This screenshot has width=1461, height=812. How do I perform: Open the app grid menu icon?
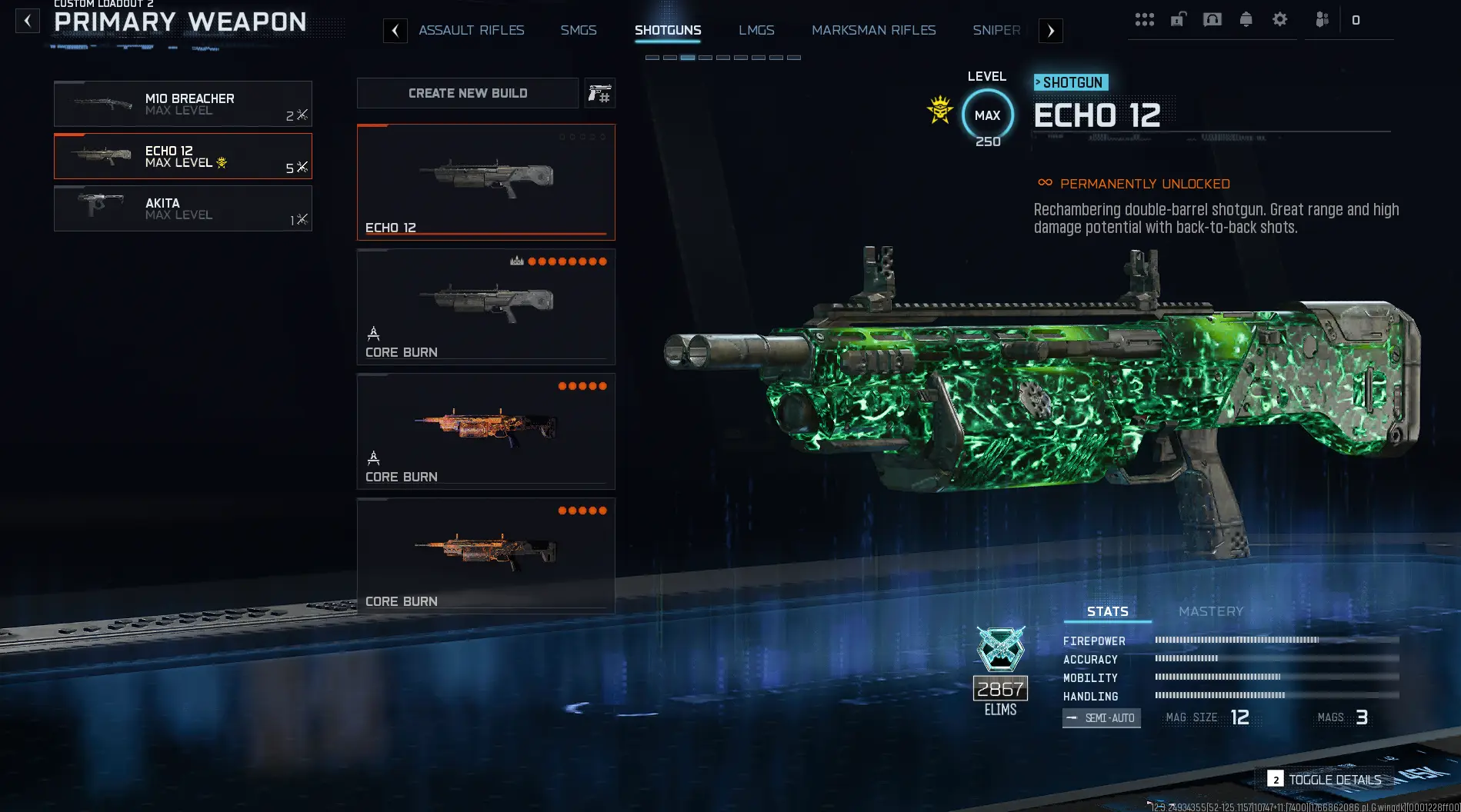coord(1145,19)
